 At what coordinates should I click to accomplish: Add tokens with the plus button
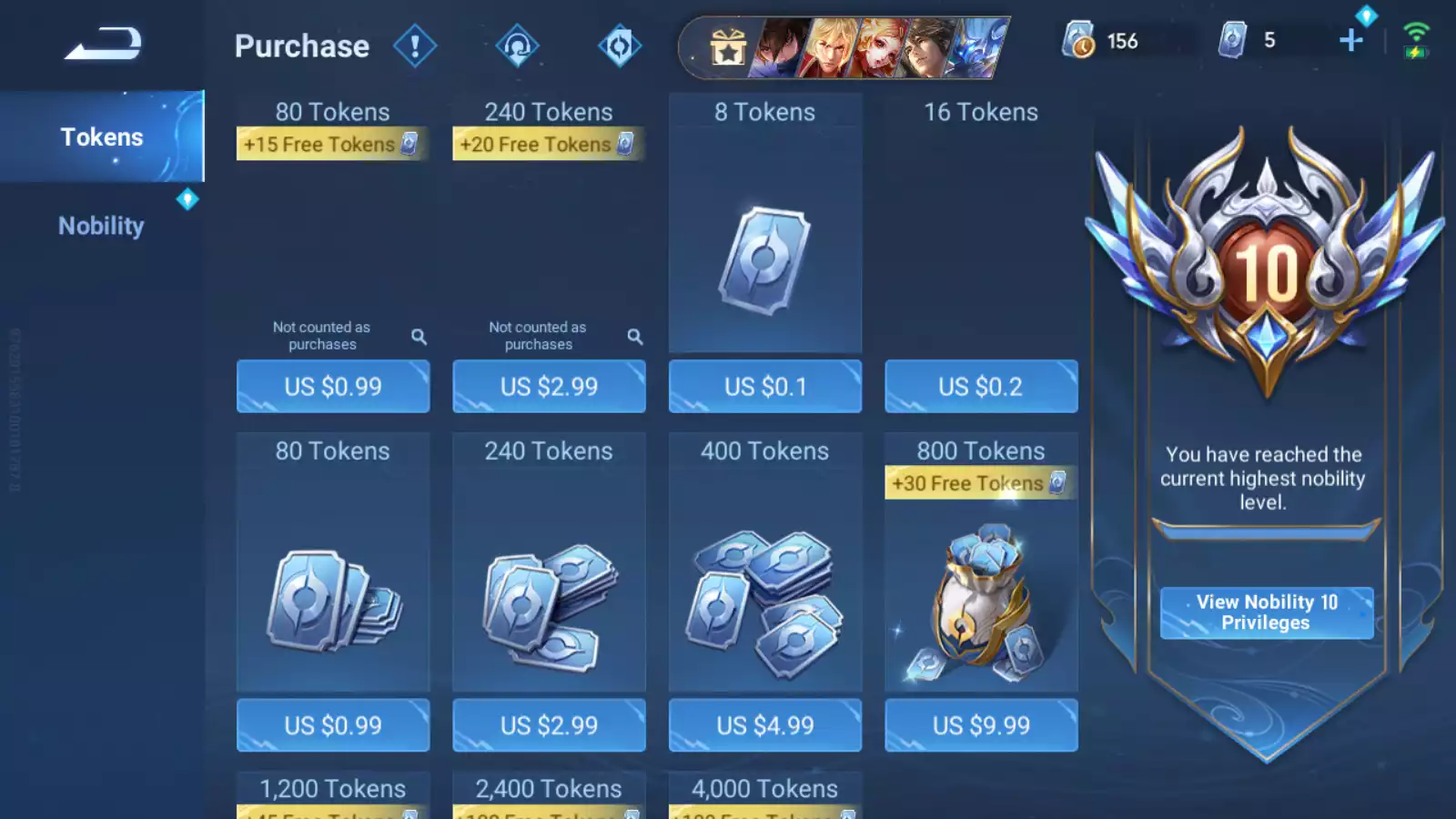pos(1351,40)
